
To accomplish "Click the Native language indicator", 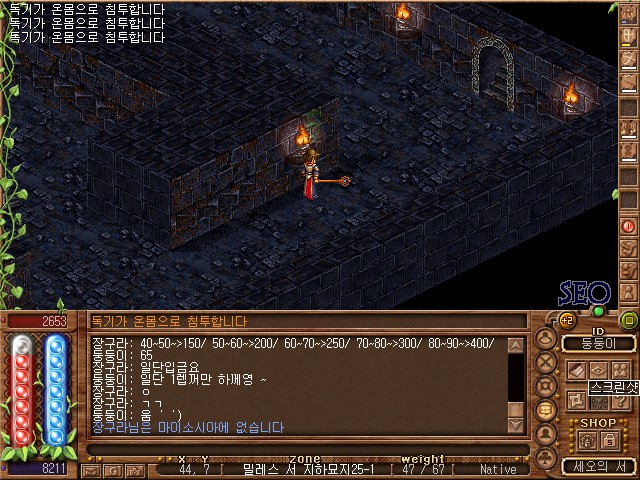I will click(x=497, y=469).
